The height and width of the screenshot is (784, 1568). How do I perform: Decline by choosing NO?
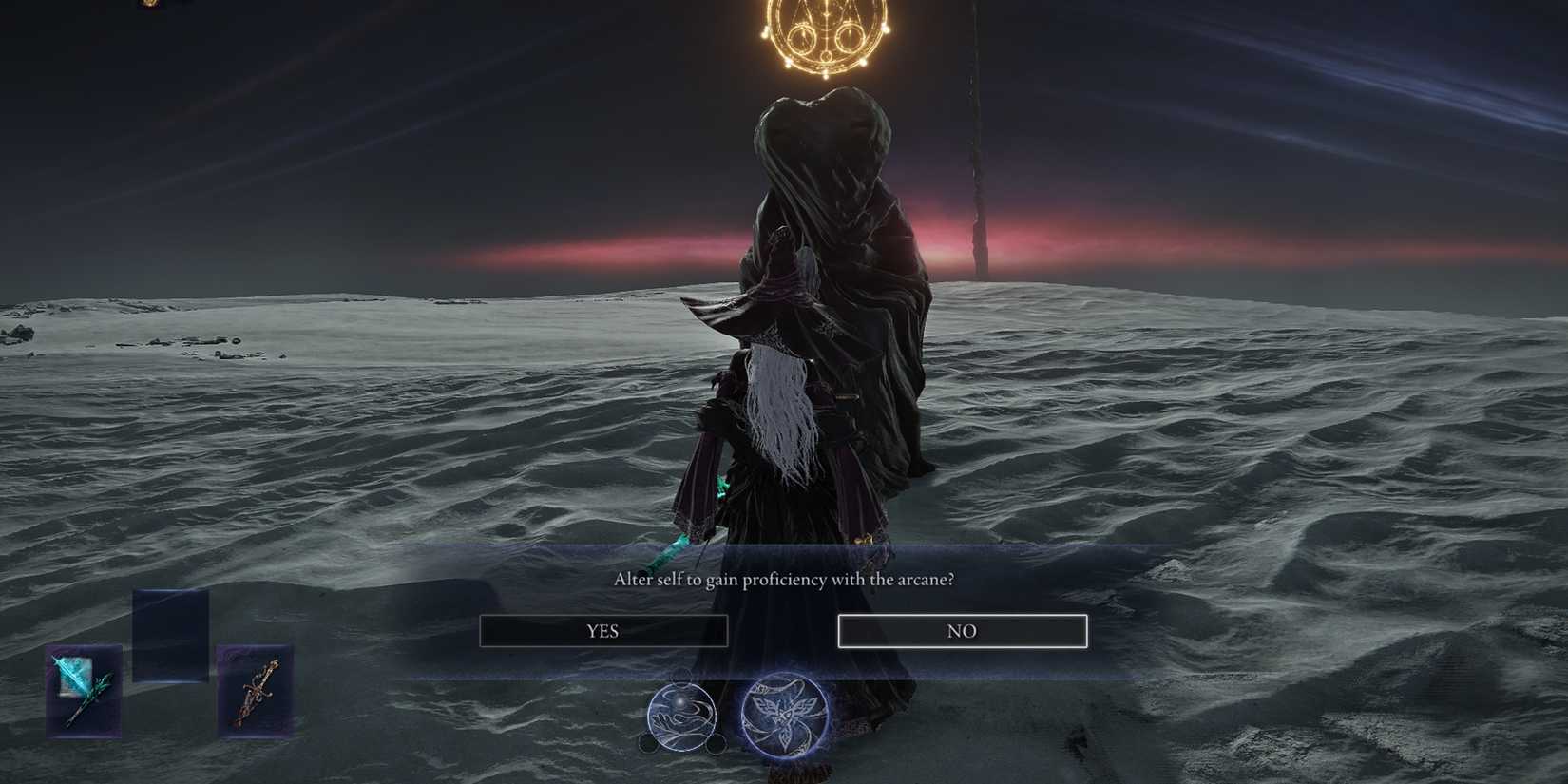tap(962, 630)
